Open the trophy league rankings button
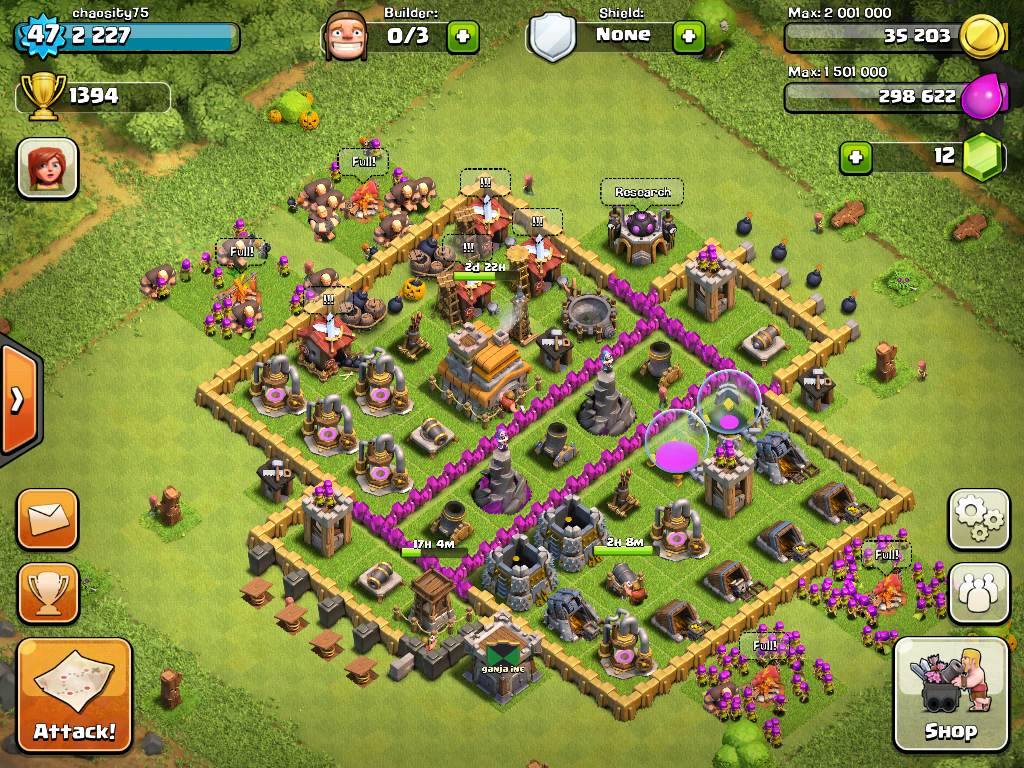The image size is (1024, 768). [46, 593]
